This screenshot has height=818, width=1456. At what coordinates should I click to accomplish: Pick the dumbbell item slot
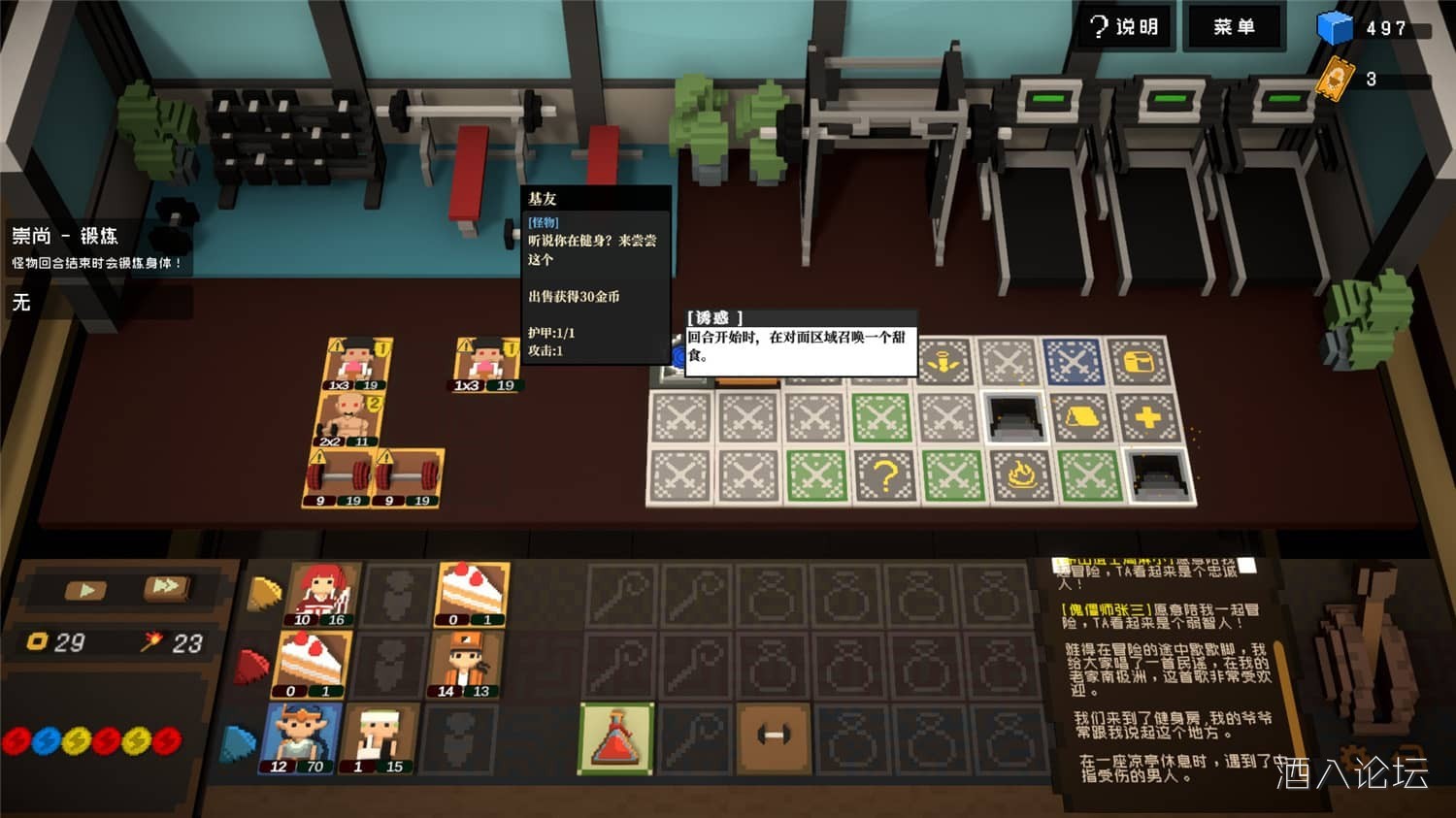[774, 737]
